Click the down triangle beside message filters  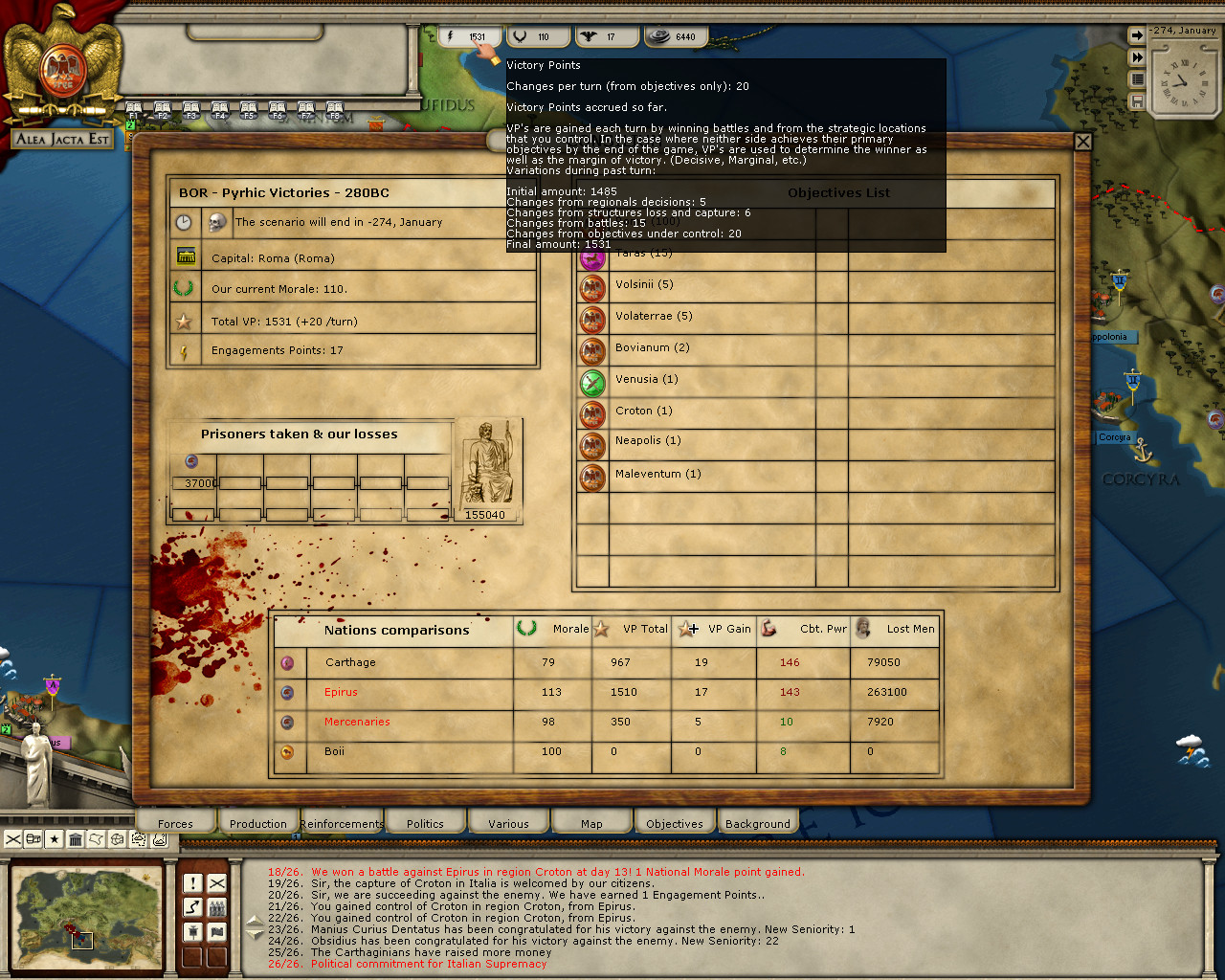point(253,934)
